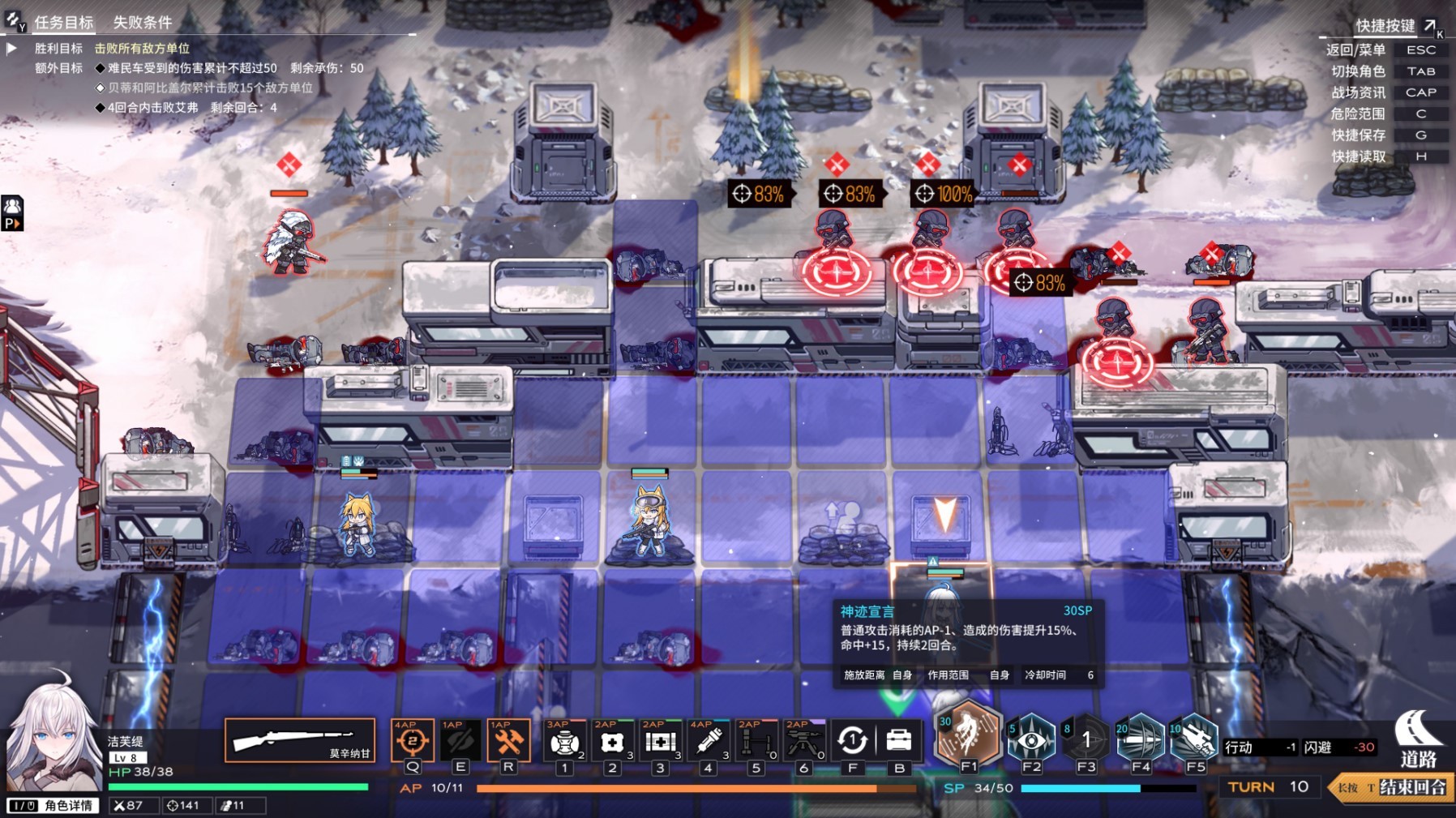This screenshot has width=1456, height=818.
Task: Toggle the player speed icon at left edge
Action: [x=12, y=214]
